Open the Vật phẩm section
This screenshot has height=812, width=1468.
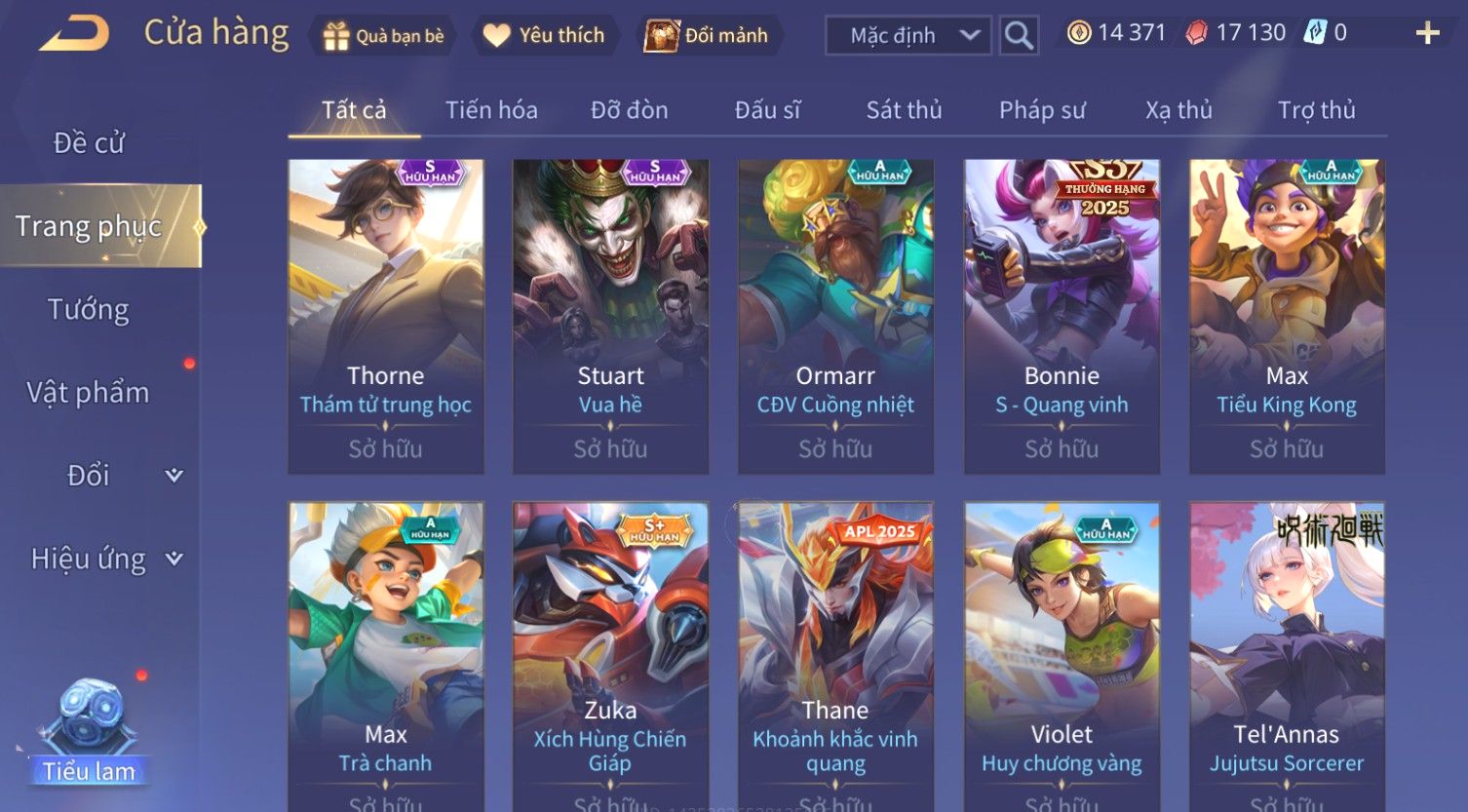(89, 393)
